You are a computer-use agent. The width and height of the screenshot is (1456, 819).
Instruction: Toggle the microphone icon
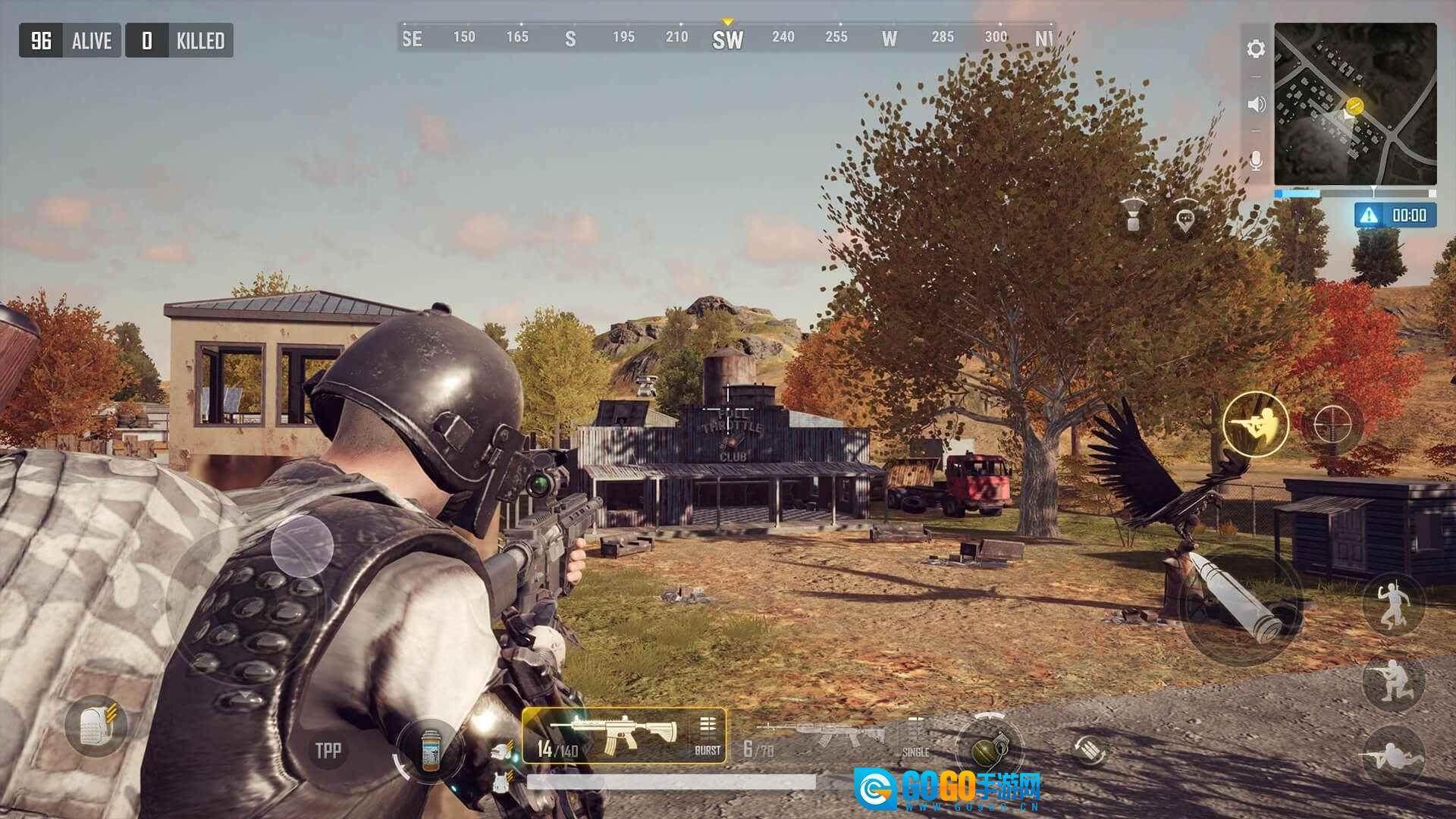1256,161
